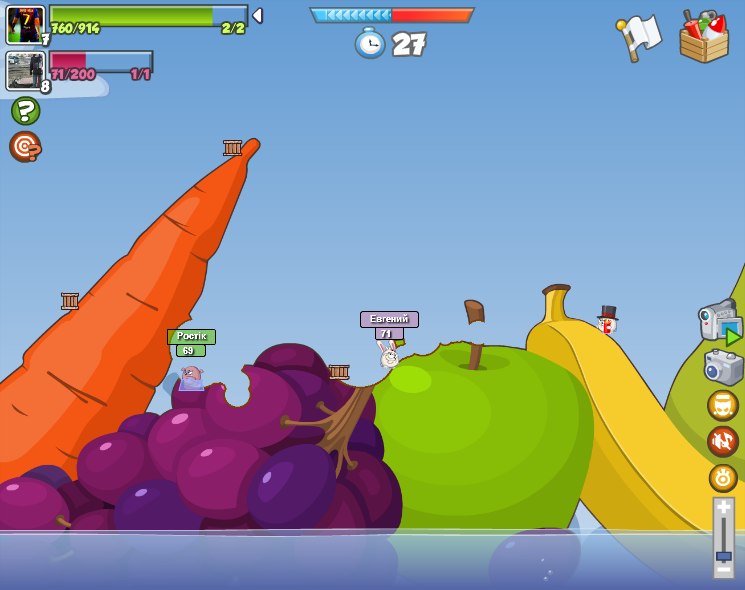Click the orange target hint button

[x=25, y=146]
